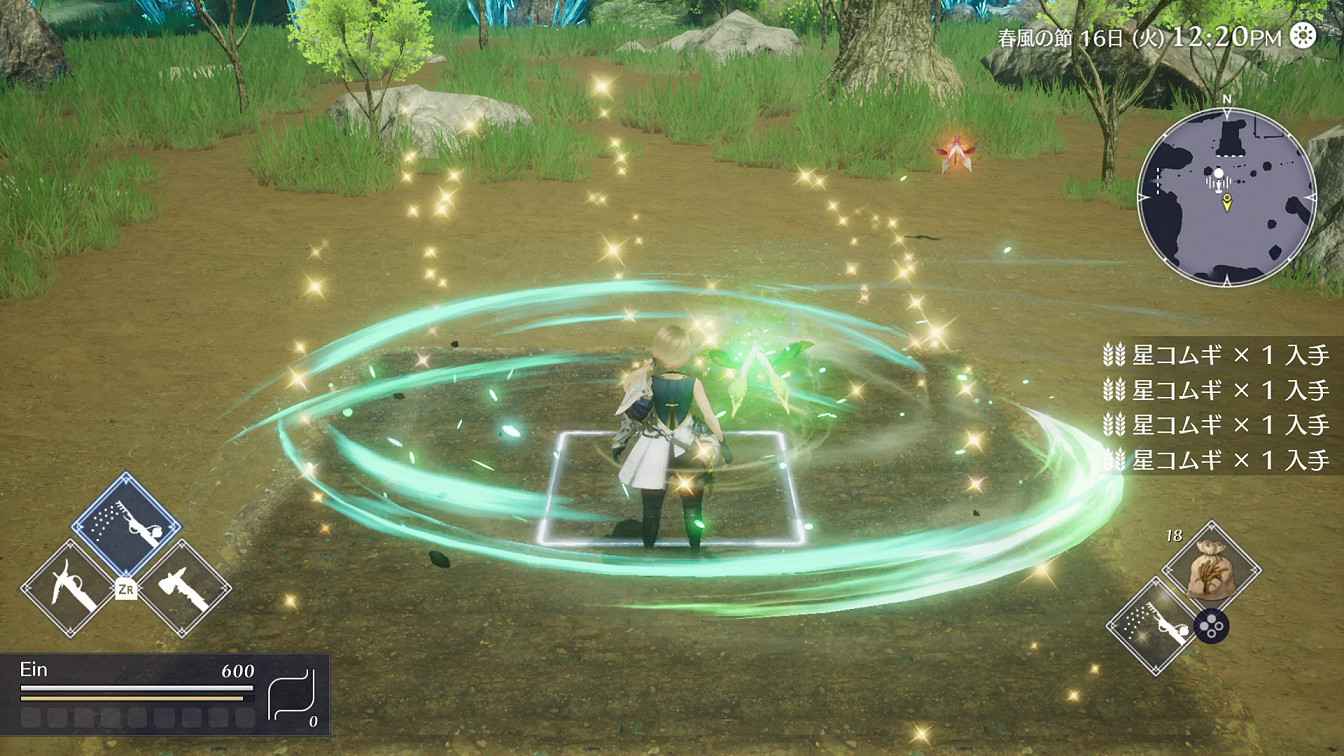This screenshot has width=1344, height=756.
Task: Click the return-path icon next to the HP bar
Action: (x=291, y=694)
